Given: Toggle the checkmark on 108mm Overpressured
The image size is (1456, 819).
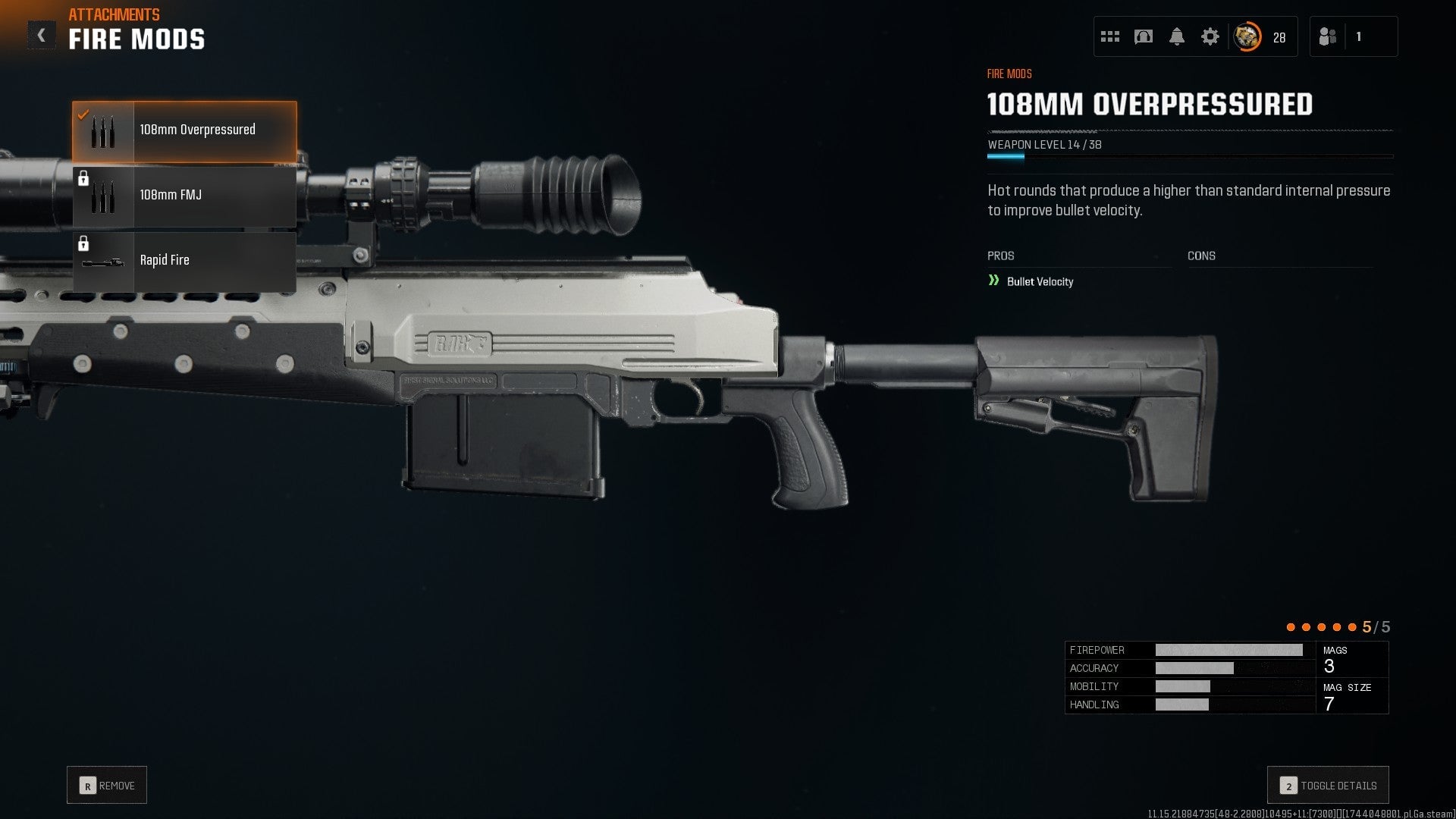Looking at the screenshot, I should [x=83, y=114].
